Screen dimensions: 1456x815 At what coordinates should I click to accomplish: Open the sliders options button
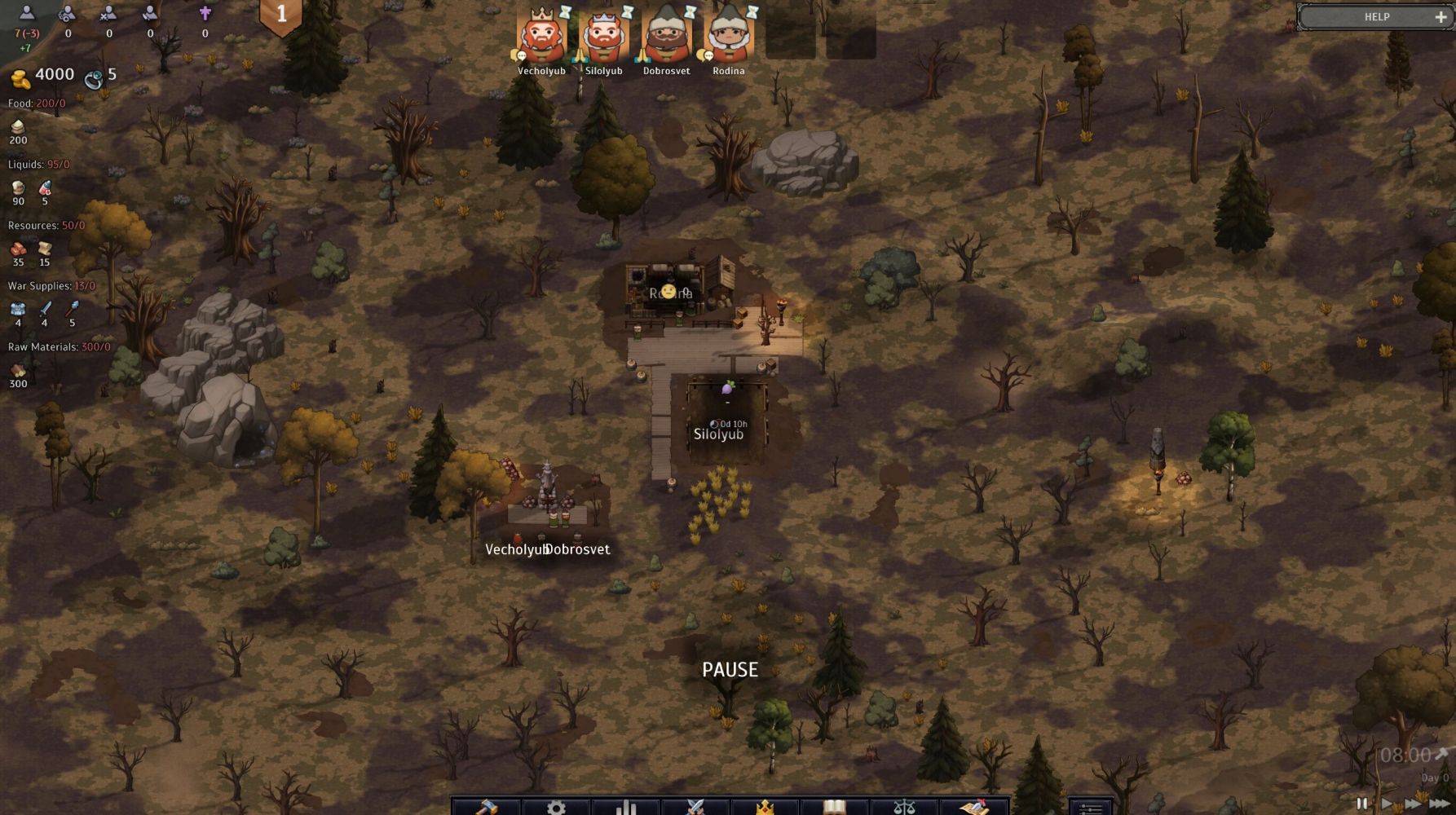pos(1090,806)
